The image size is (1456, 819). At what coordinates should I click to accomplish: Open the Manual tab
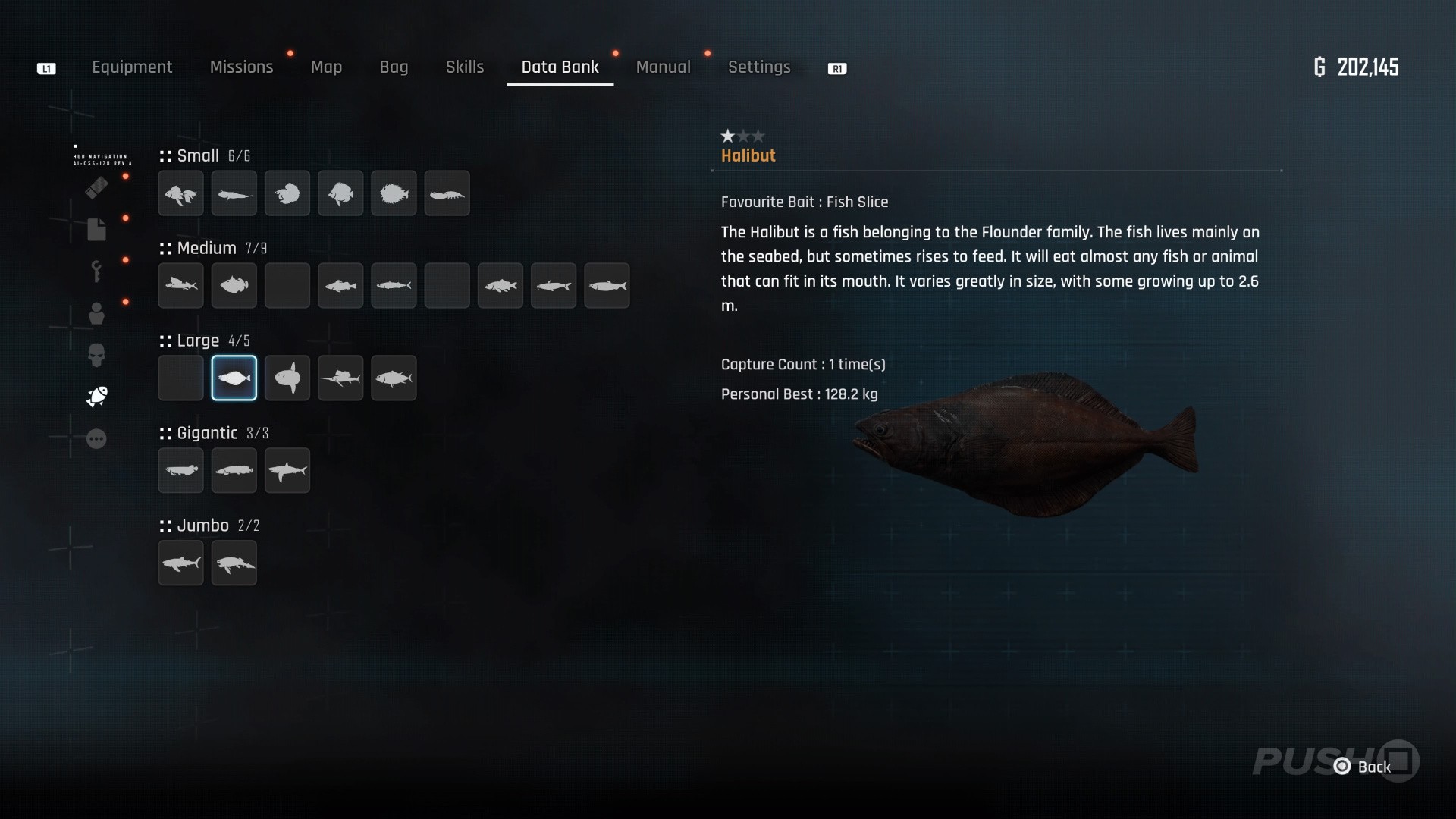663,67
